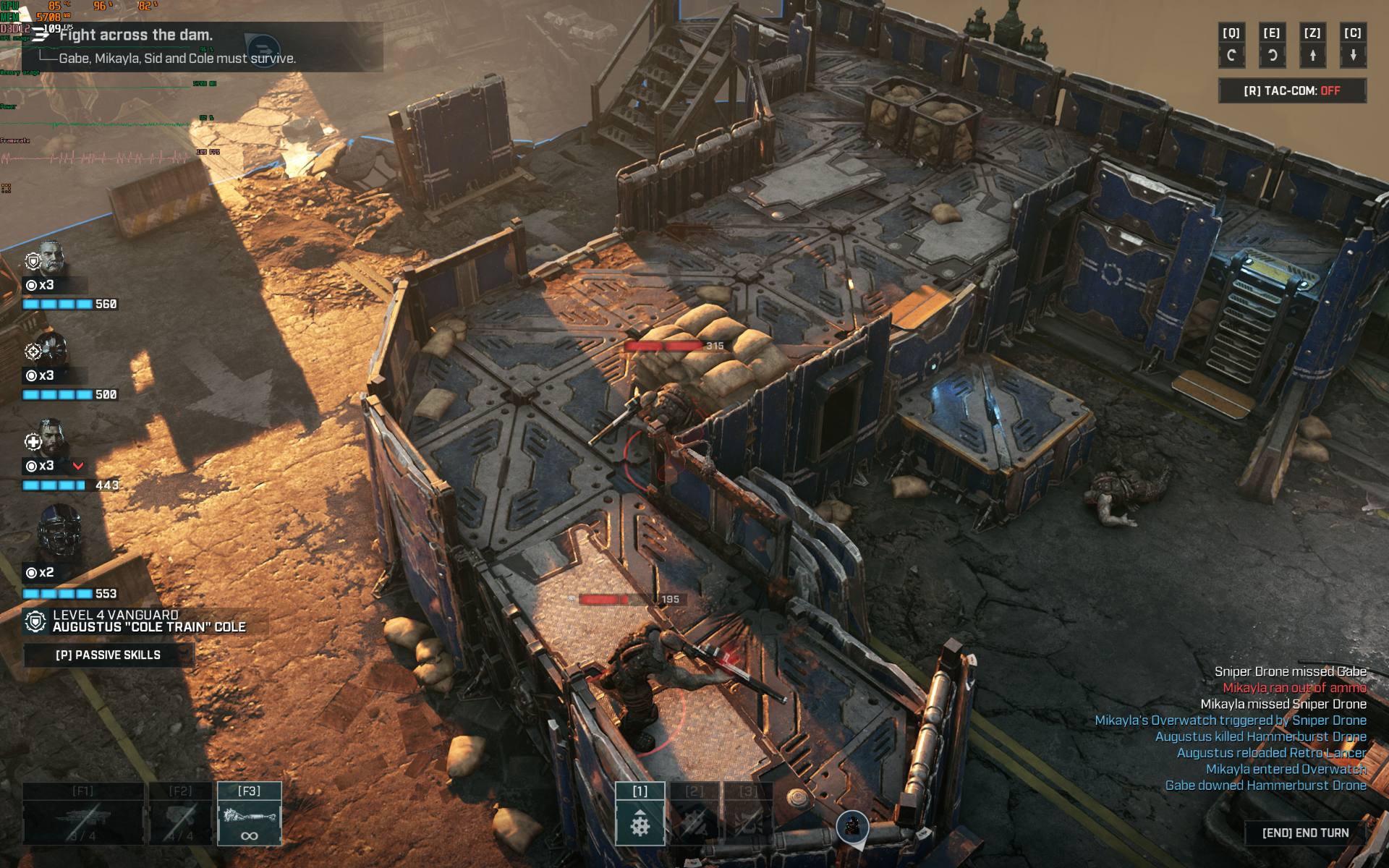Select Cole's helmeted portrait

(58, 532)
